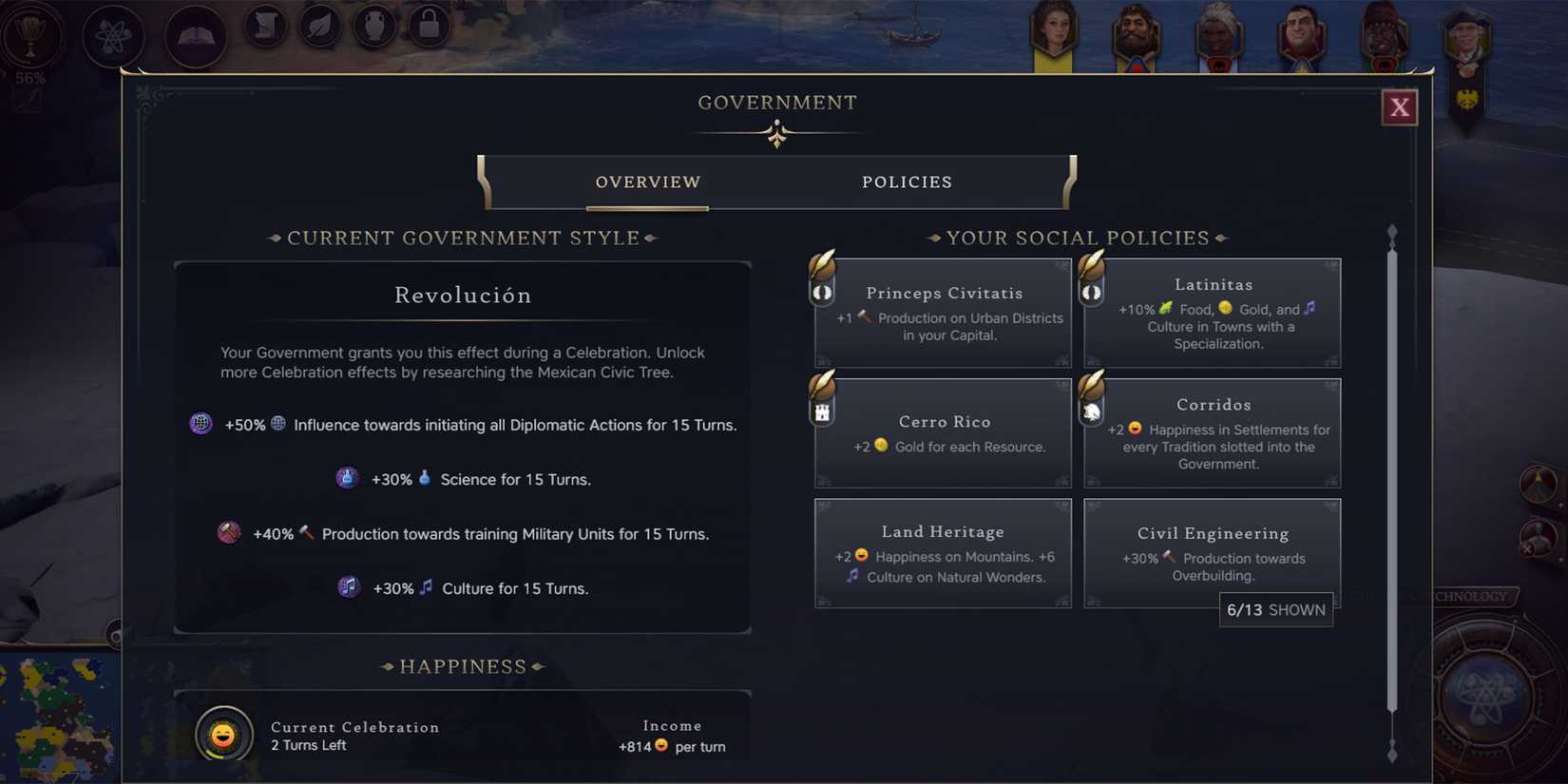Select the Land Heritage policy card
The width and height of the screenshot is (1568, 784).
click(x=943, y=553)
